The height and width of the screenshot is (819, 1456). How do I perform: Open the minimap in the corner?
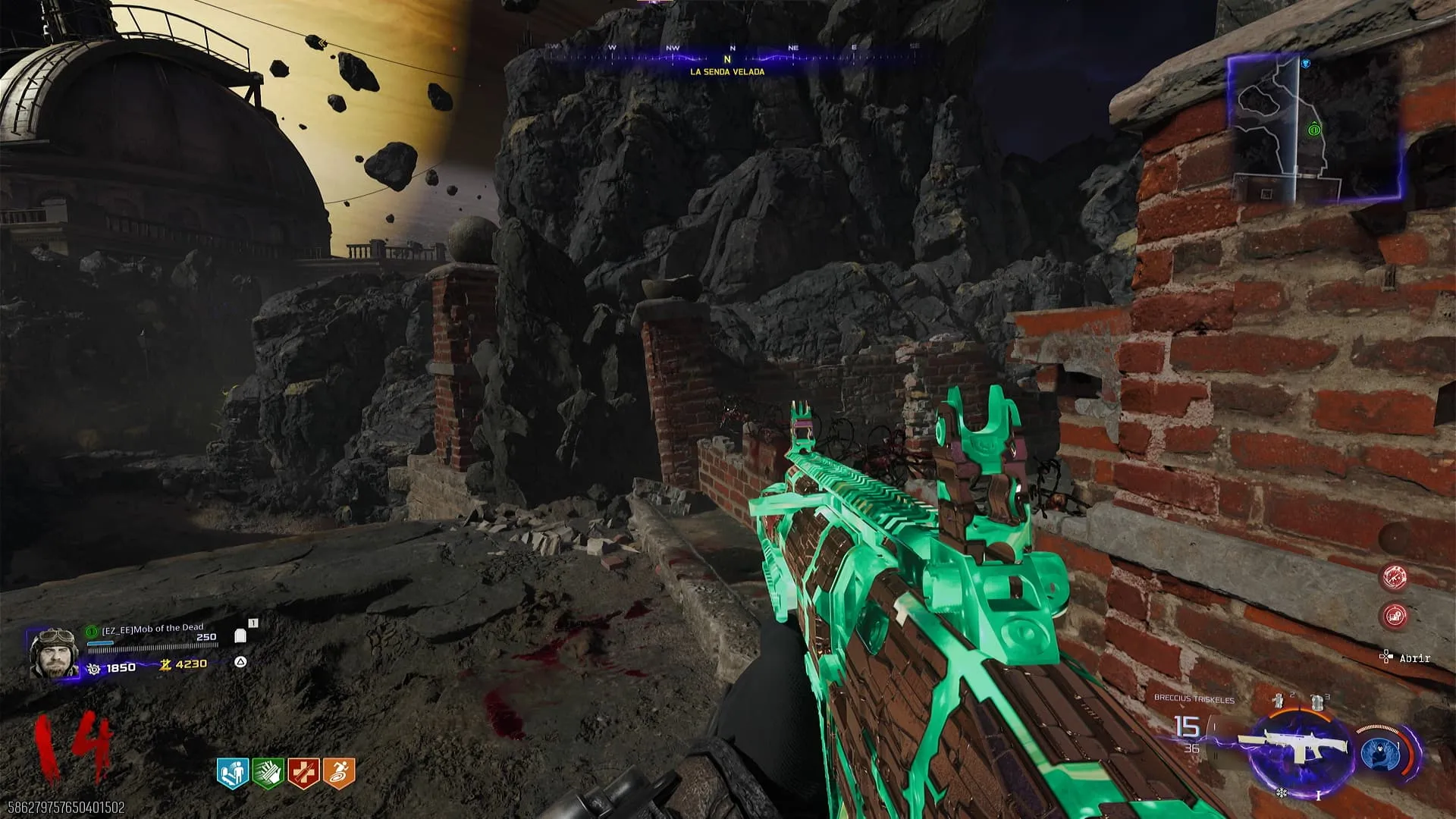point(1316,130)
